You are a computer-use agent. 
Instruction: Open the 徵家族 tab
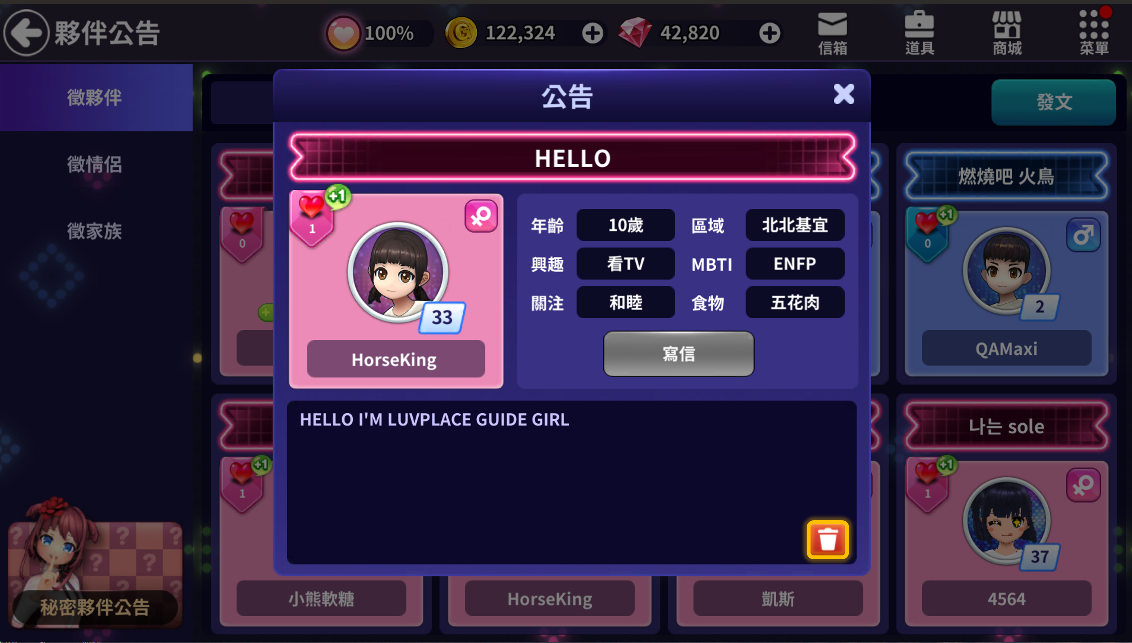[x=95, y=231]
